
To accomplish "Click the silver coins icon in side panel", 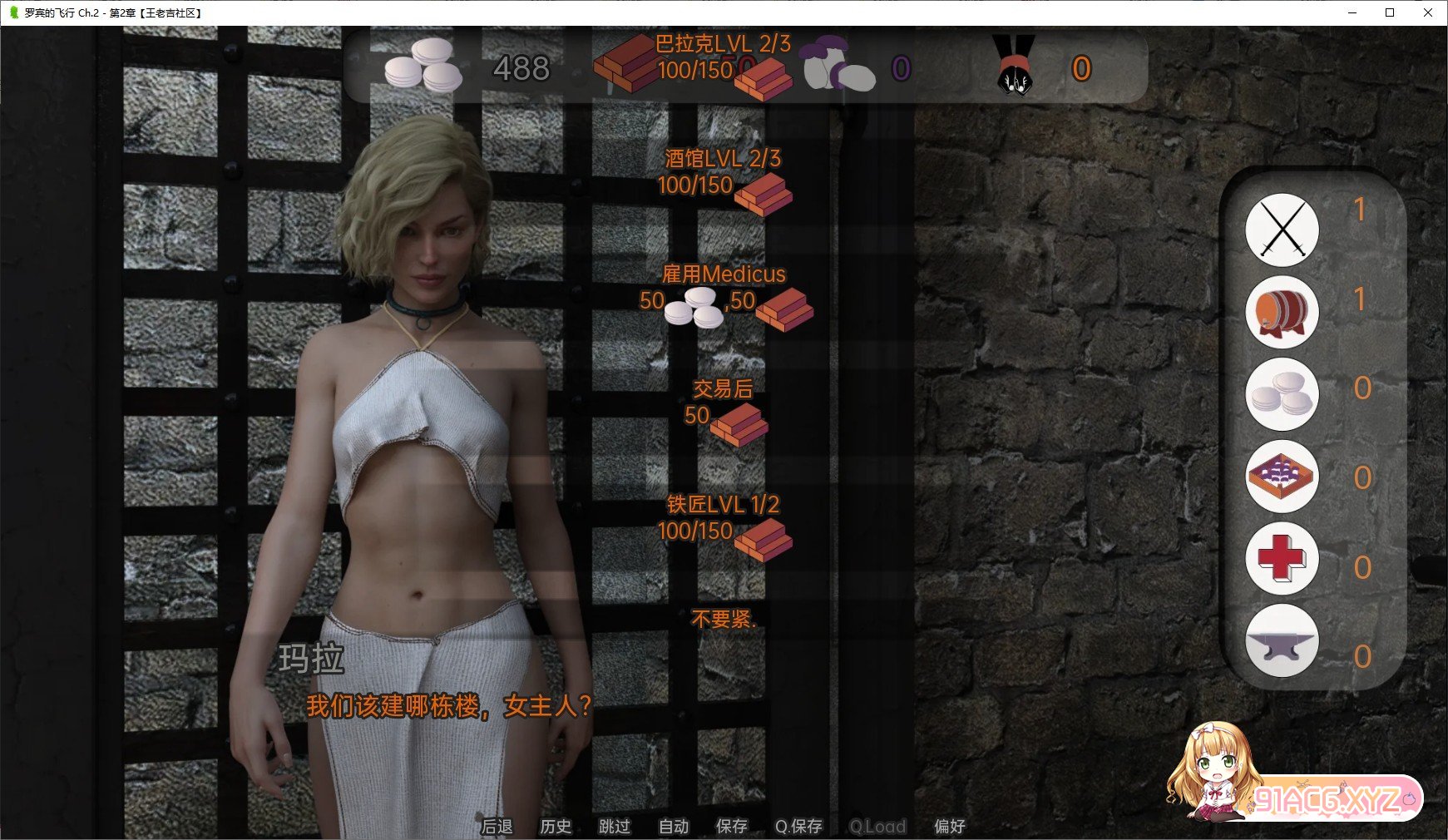I will [1282, 394].
